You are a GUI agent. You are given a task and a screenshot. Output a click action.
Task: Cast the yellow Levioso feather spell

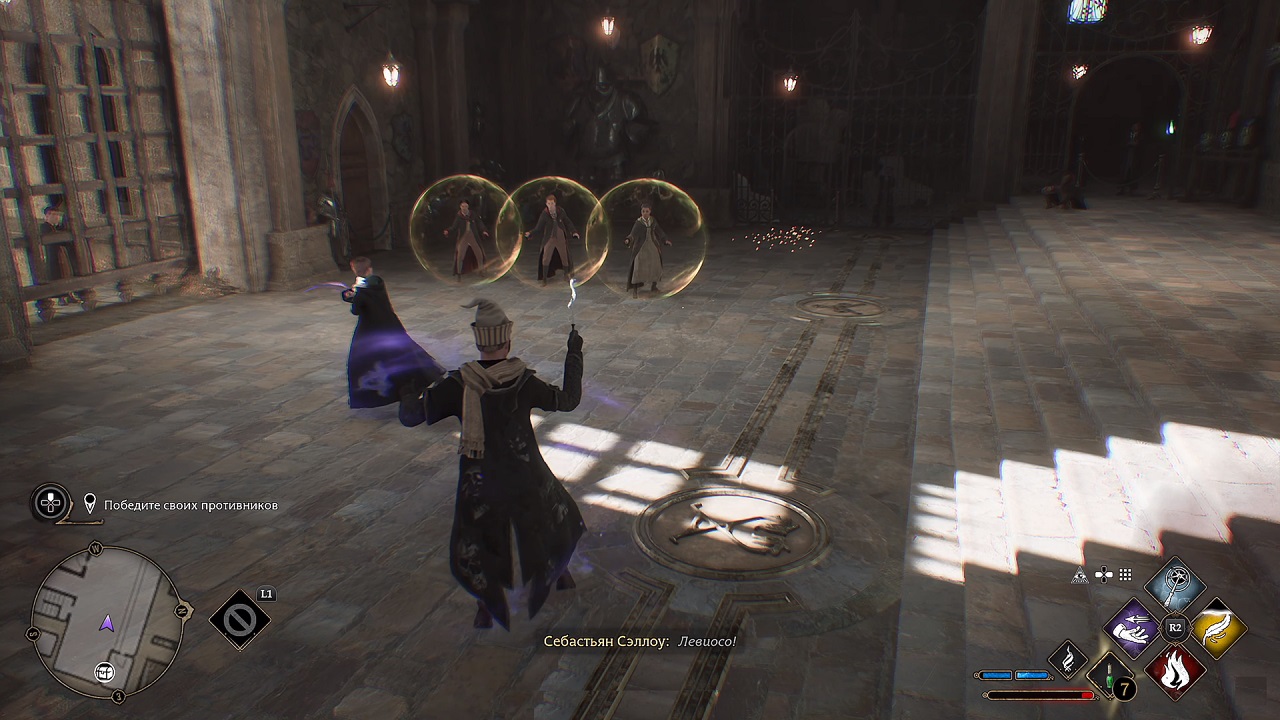(1218, 628)
